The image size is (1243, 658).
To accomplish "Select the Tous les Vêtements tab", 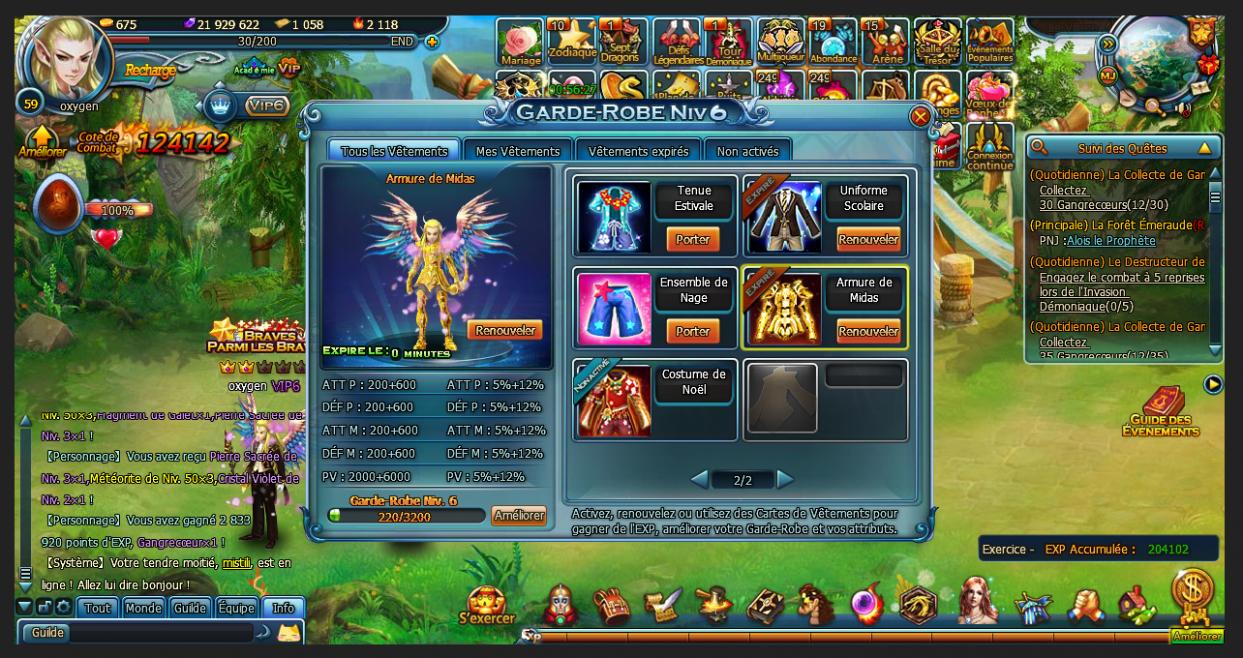I will tap(394, 151).
